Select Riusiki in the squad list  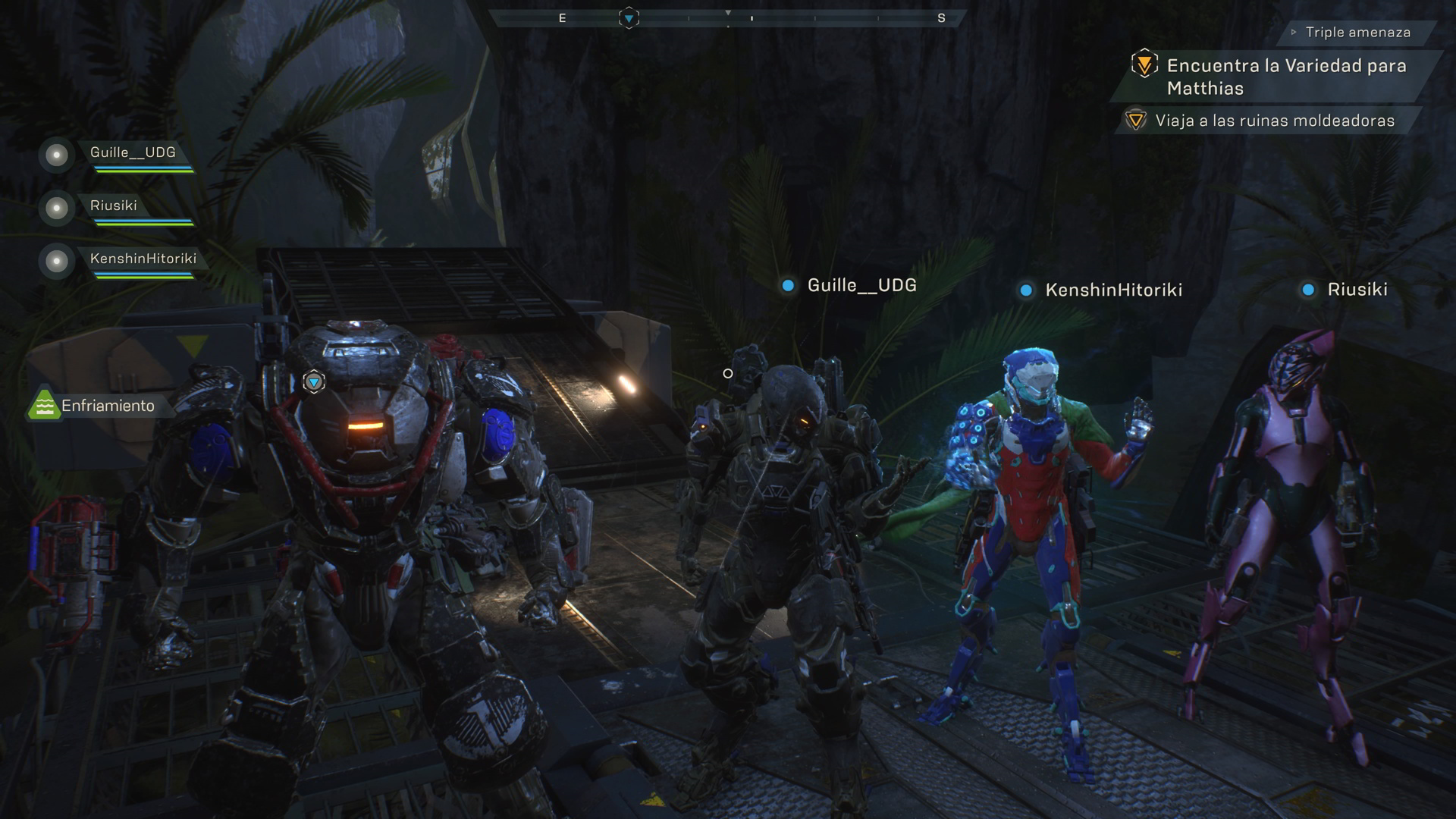coord(114,206)
